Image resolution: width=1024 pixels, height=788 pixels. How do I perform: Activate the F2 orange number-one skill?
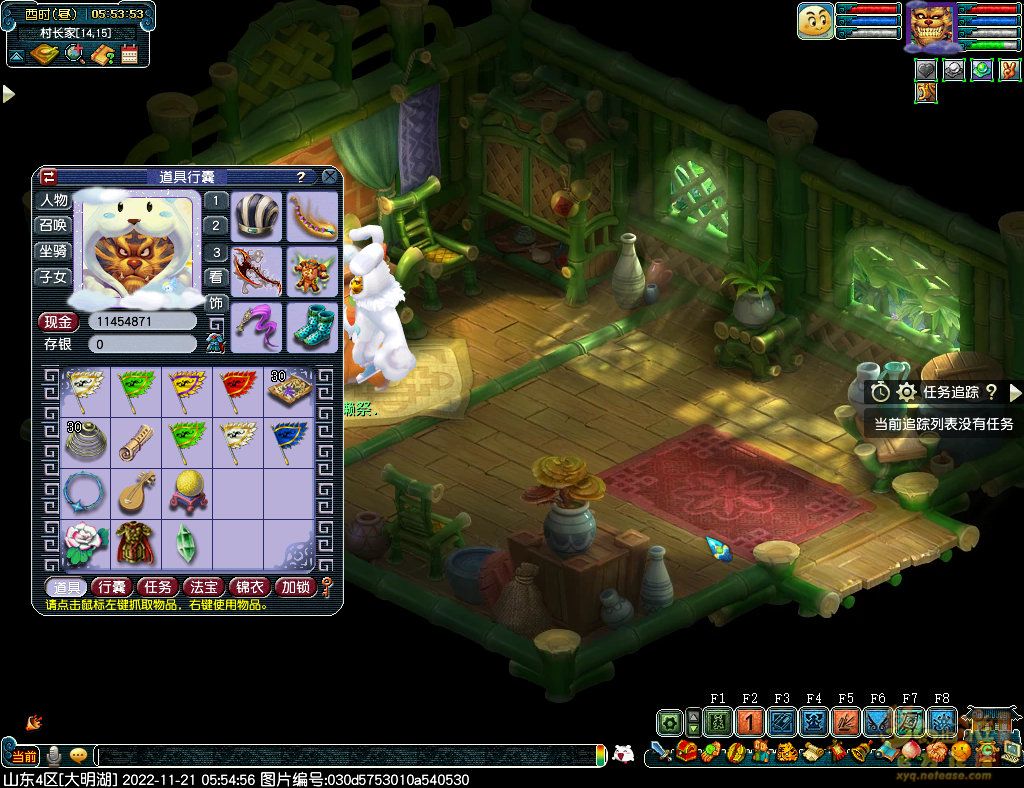(x=750, y=722)
